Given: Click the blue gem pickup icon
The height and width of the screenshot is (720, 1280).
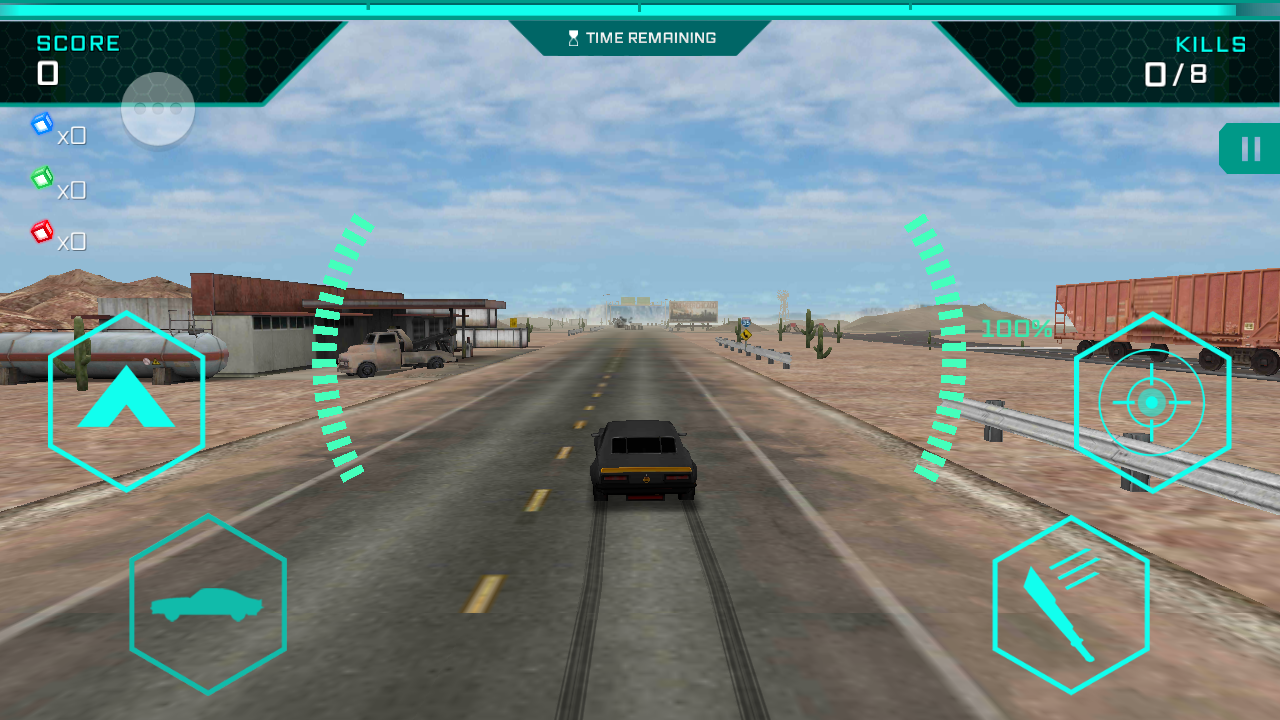Looking at the screenshot, I should point(42,122).
